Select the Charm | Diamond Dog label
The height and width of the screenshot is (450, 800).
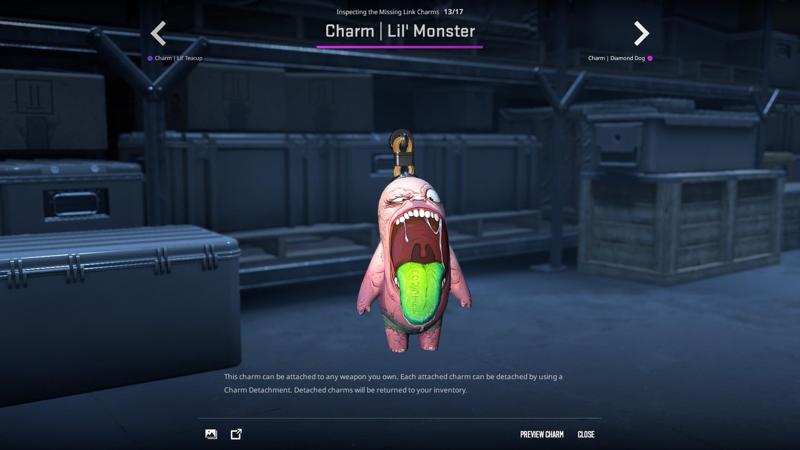616,58
